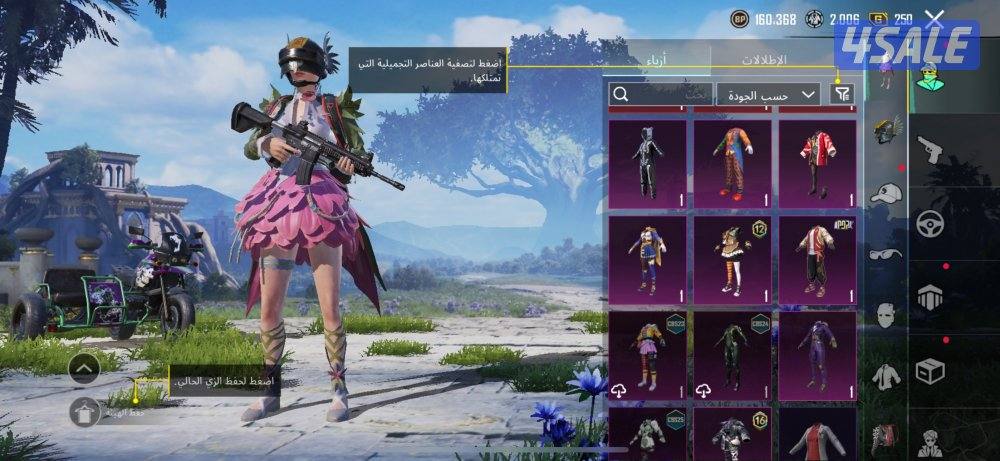Show the sunglasses category
This screenshot has height=461, width=1000.
[885, 254]
